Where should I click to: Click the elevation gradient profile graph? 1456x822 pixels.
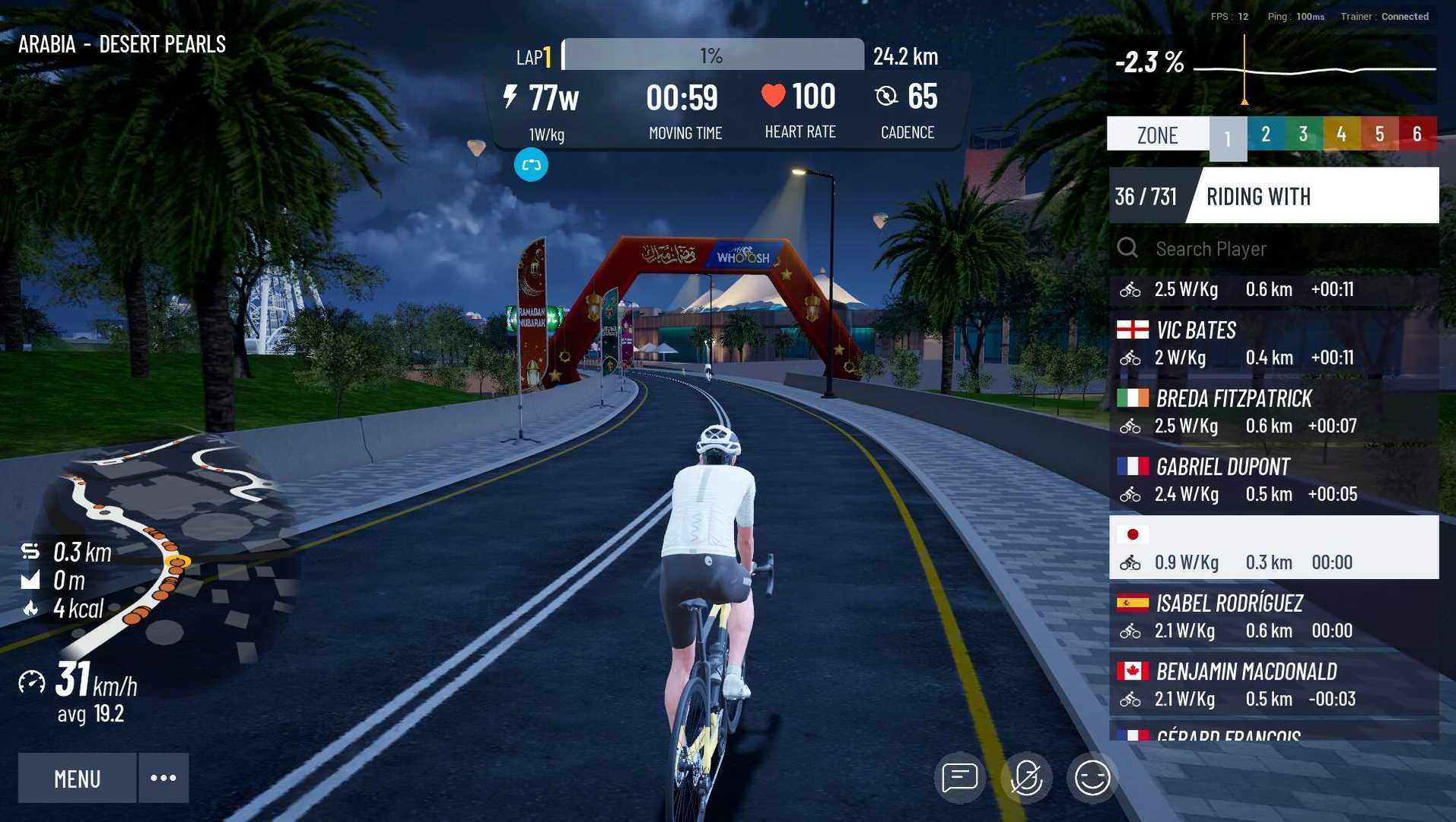coord(1315,70)
